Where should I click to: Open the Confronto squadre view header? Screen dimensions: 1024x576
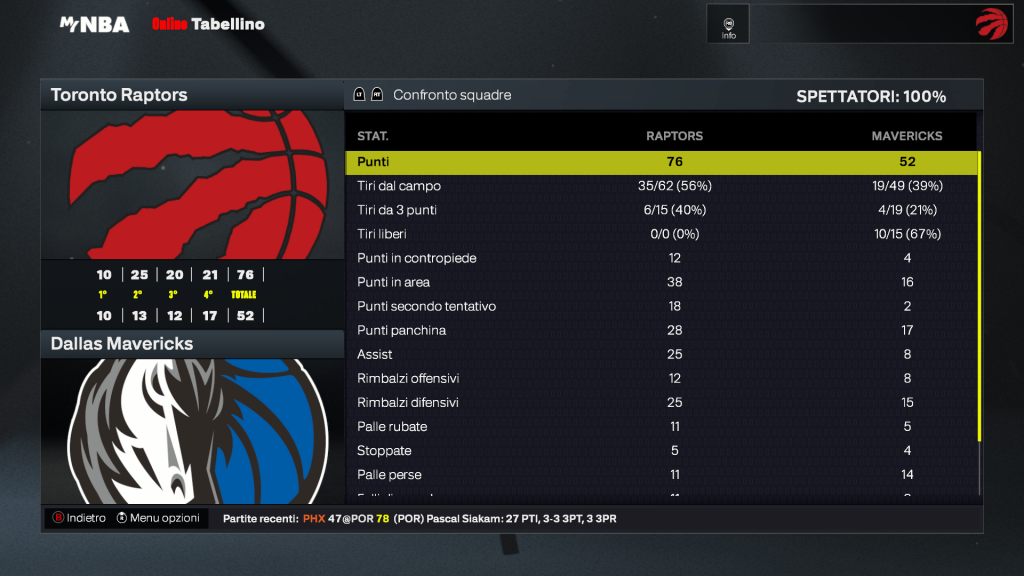pos(452,95)
